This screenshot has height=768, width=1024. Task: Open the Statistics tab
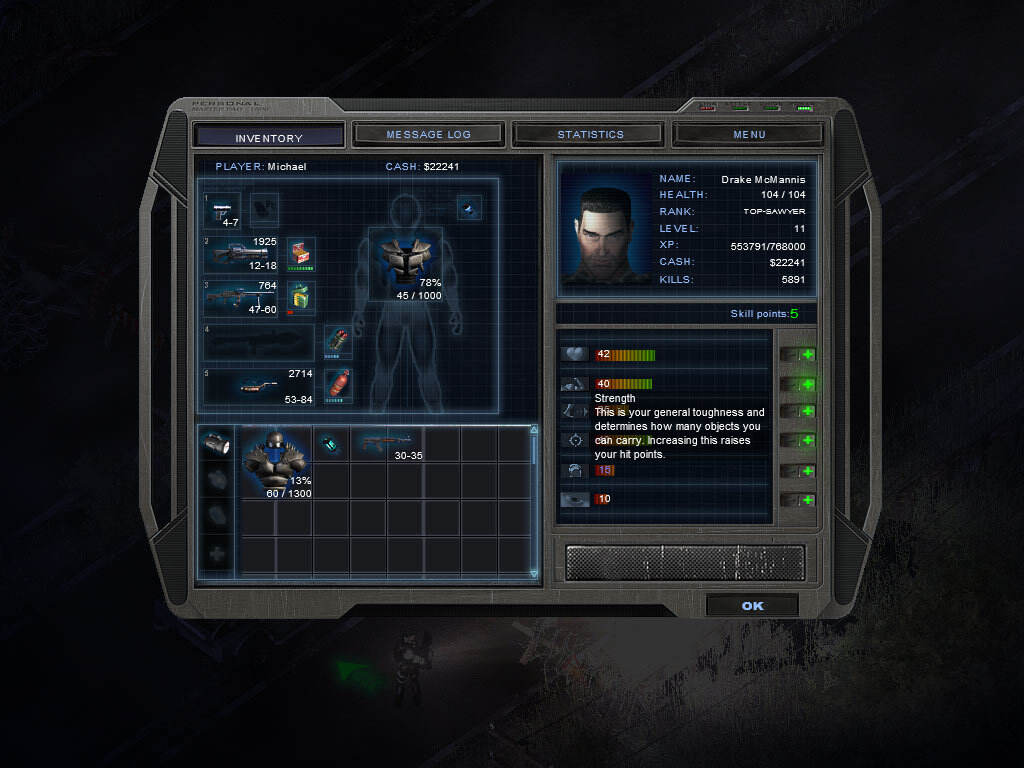pos(590,134)
